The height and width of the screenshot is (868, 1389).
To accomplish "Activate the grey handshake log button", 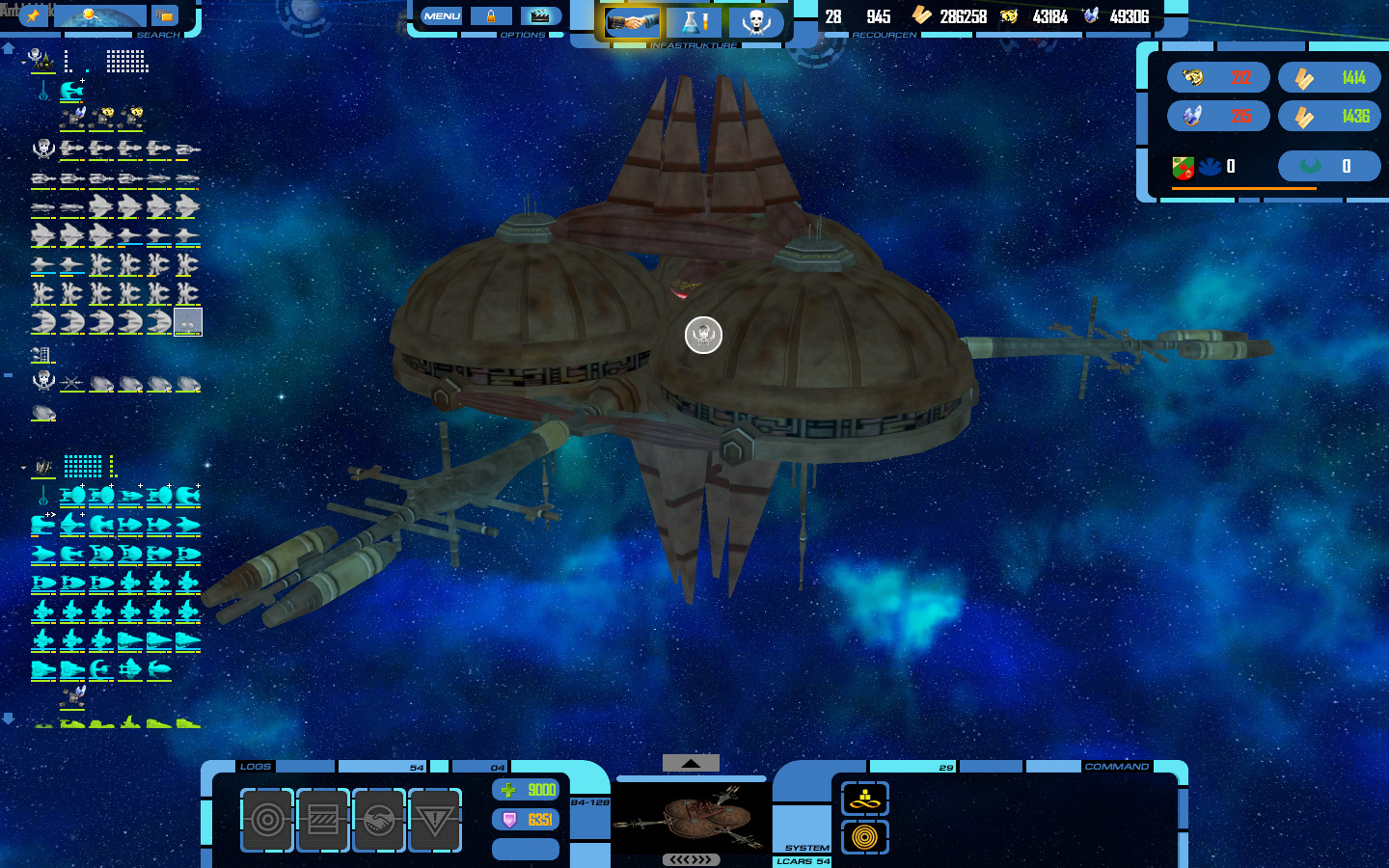I will (379, 820).
